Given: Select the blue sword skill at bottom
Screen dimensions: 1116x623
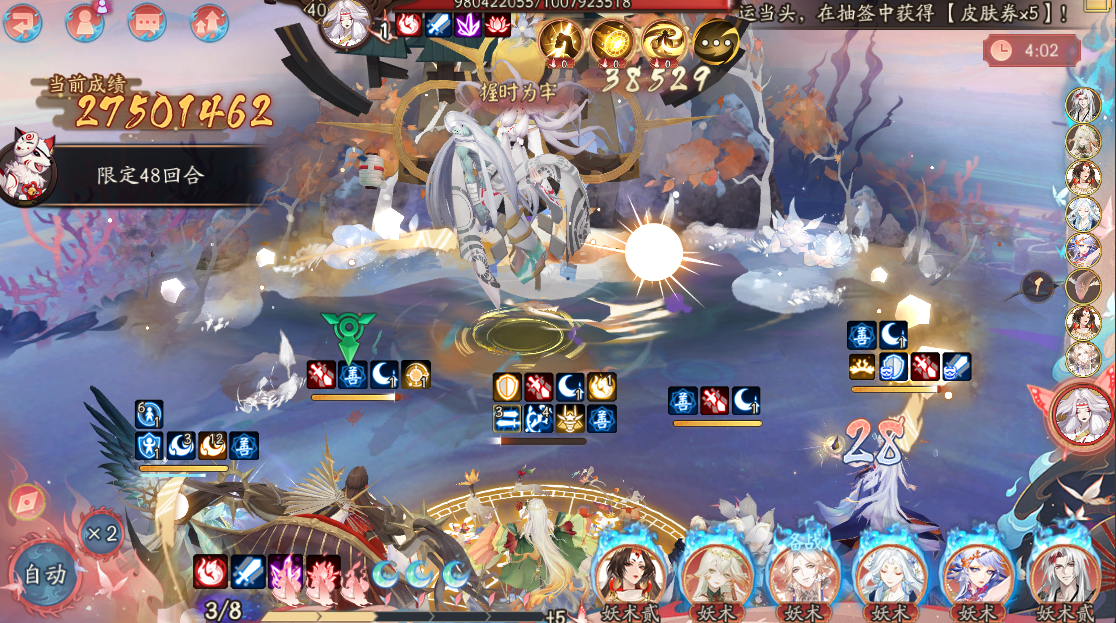Looking at the screenshot, I should click(248, 572).
